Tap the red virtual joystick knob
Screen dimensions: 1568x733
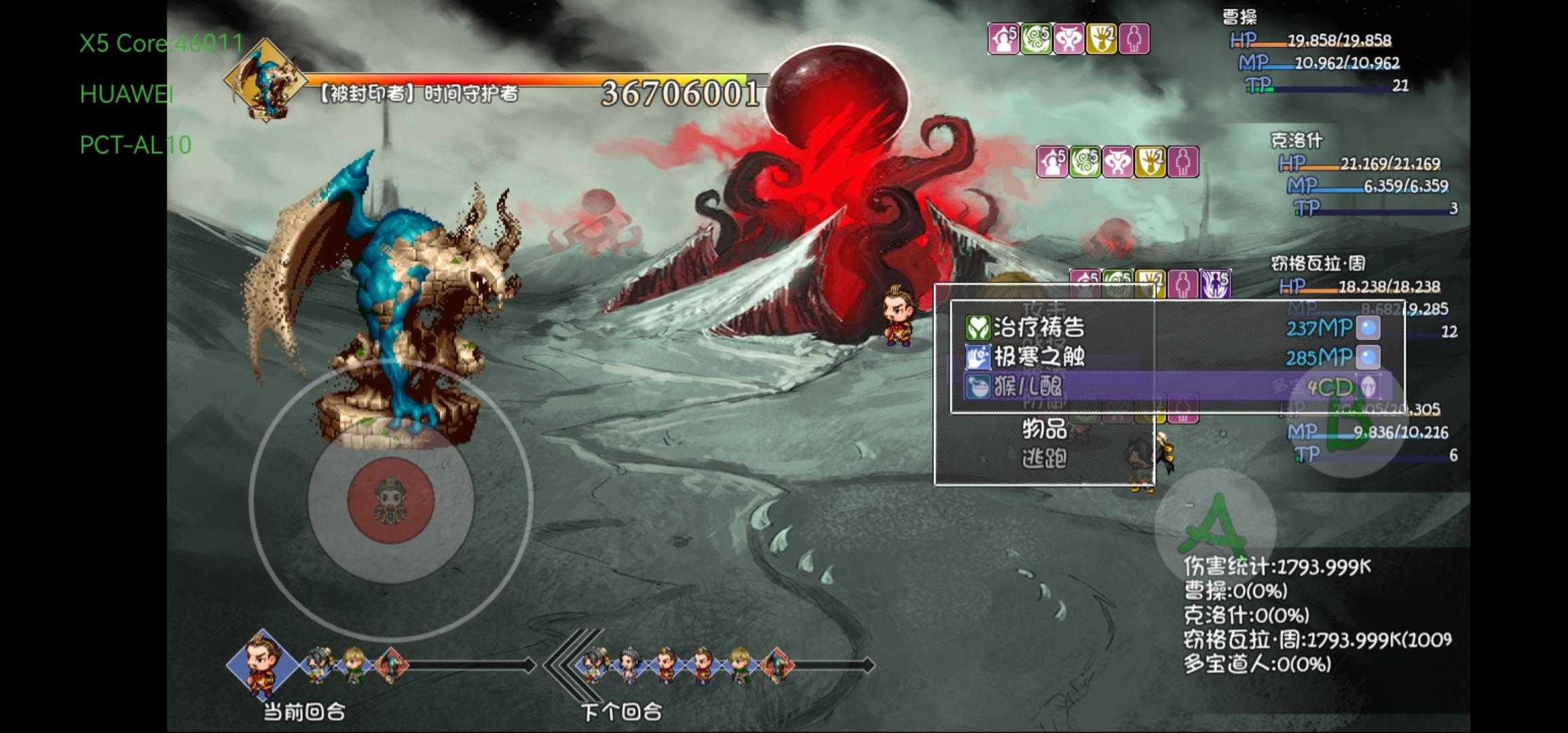click(391, 500)
